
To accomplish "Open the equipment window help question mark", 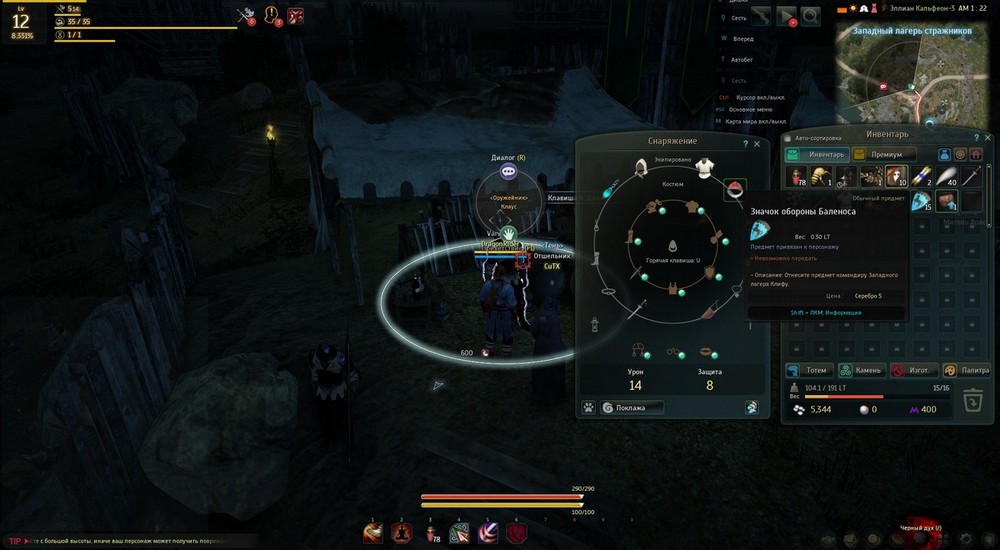I will point(745,144).
